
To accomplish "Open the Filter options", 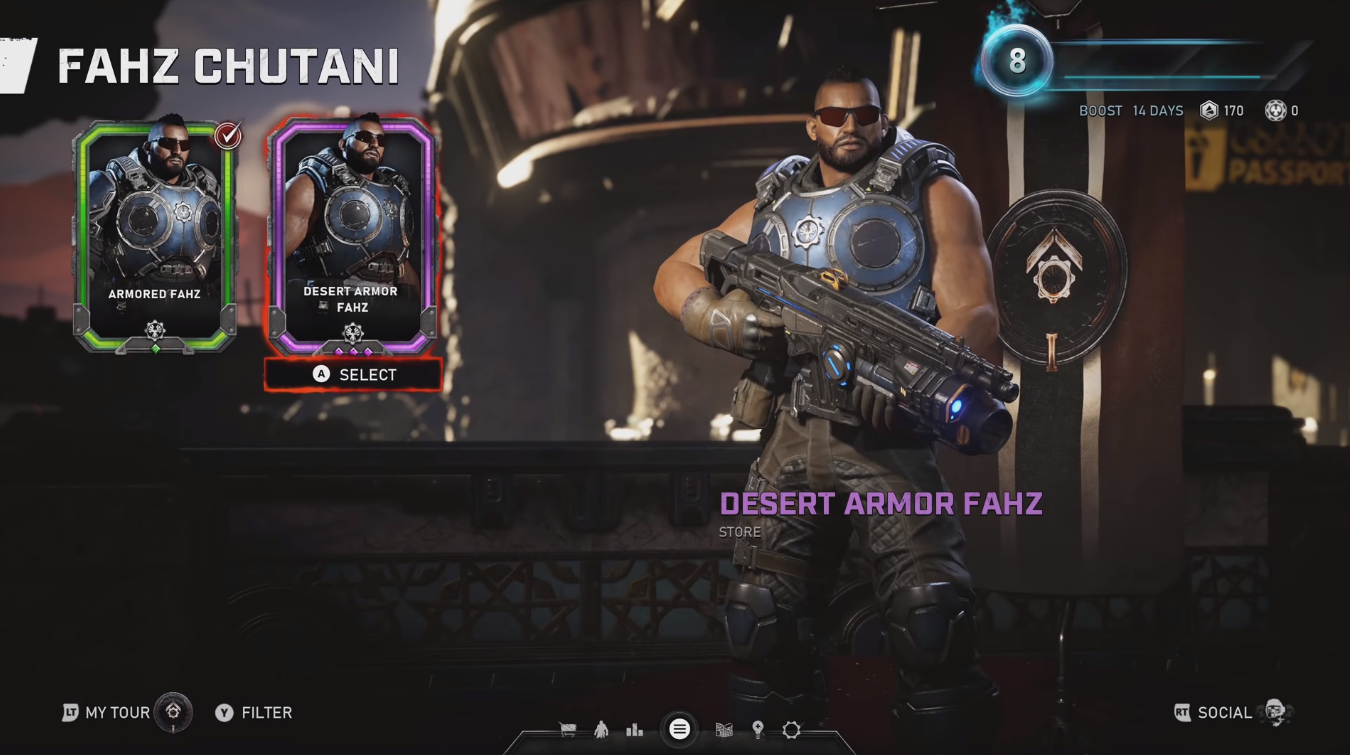I will click(x=254, y=712).
